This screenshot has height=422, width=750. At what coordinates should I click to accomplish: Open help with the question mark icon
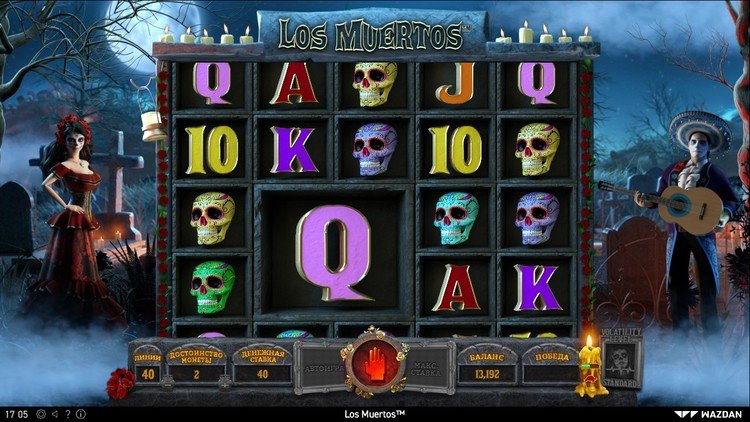(67, 413)
